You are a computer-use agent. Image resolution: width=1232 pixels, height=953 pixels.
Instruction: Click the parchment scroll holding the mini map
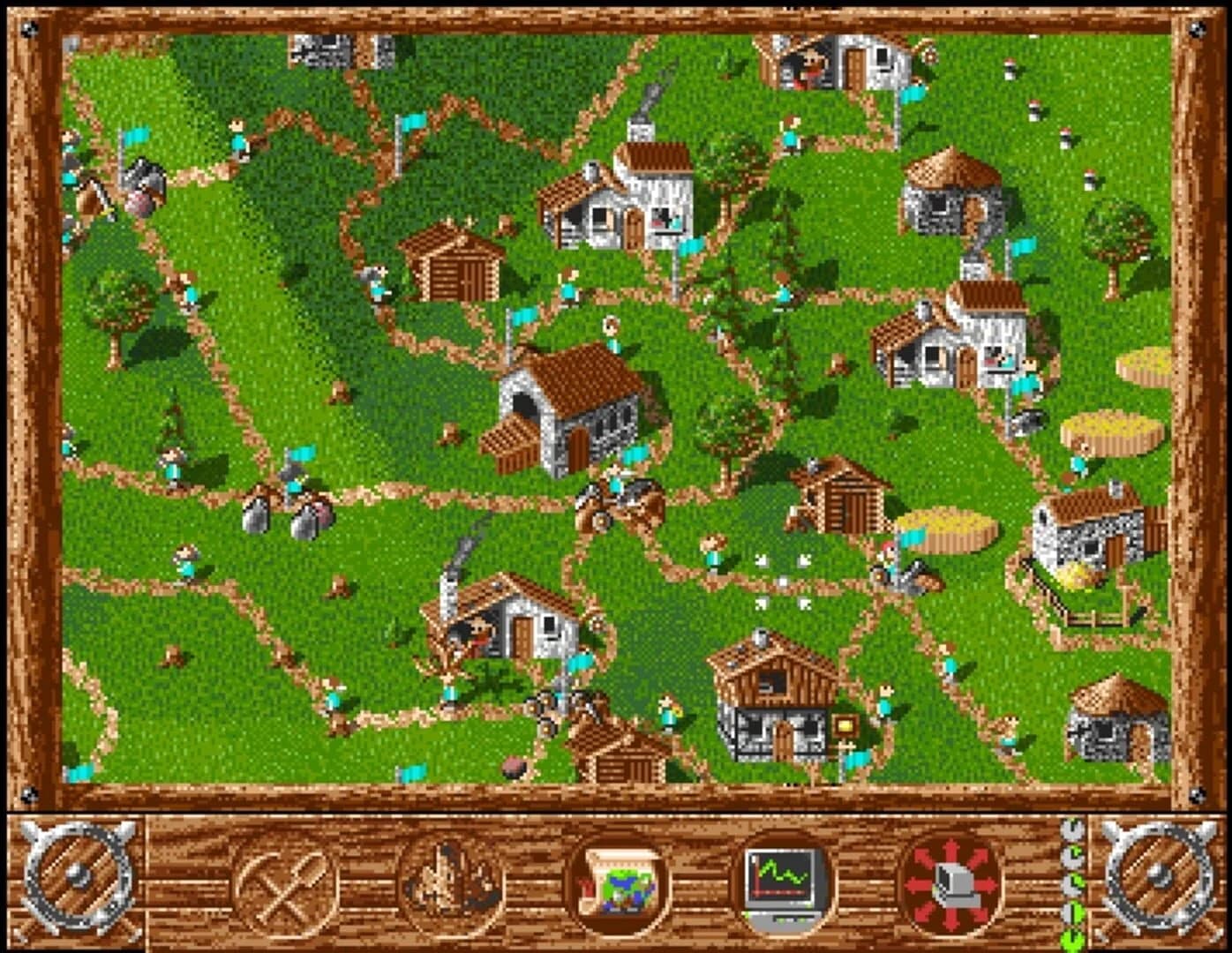click(x=618, y=882)
